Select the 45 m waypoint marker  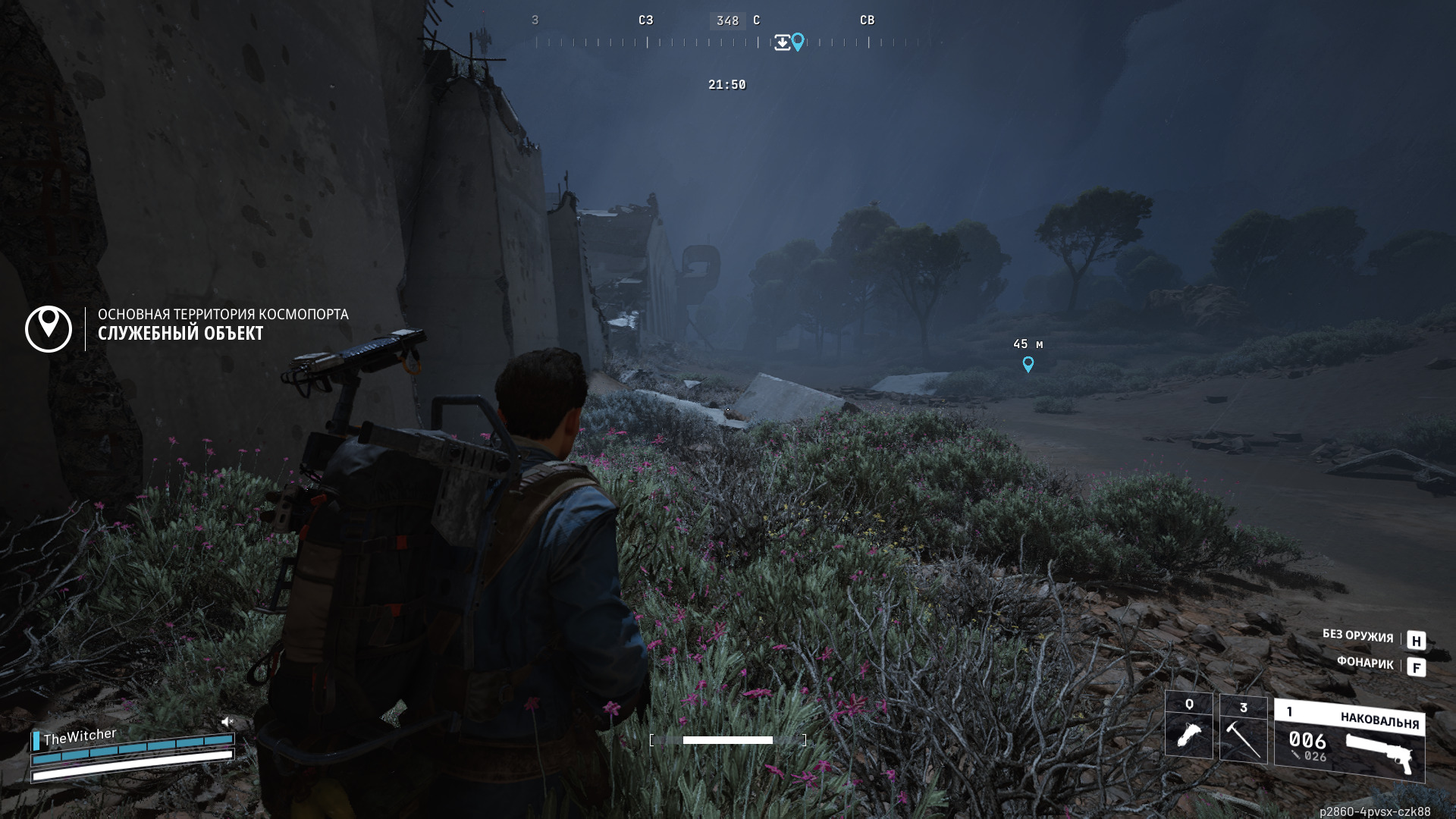tap(1028, 365)
